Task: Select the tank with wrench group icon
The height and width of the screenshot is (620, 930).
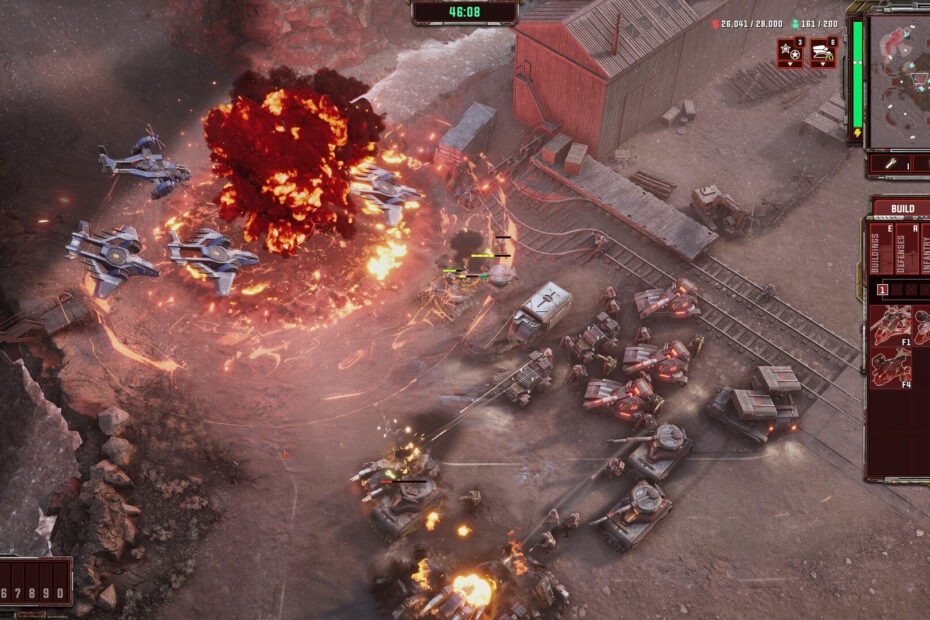Action: click(x=823, y=52)
